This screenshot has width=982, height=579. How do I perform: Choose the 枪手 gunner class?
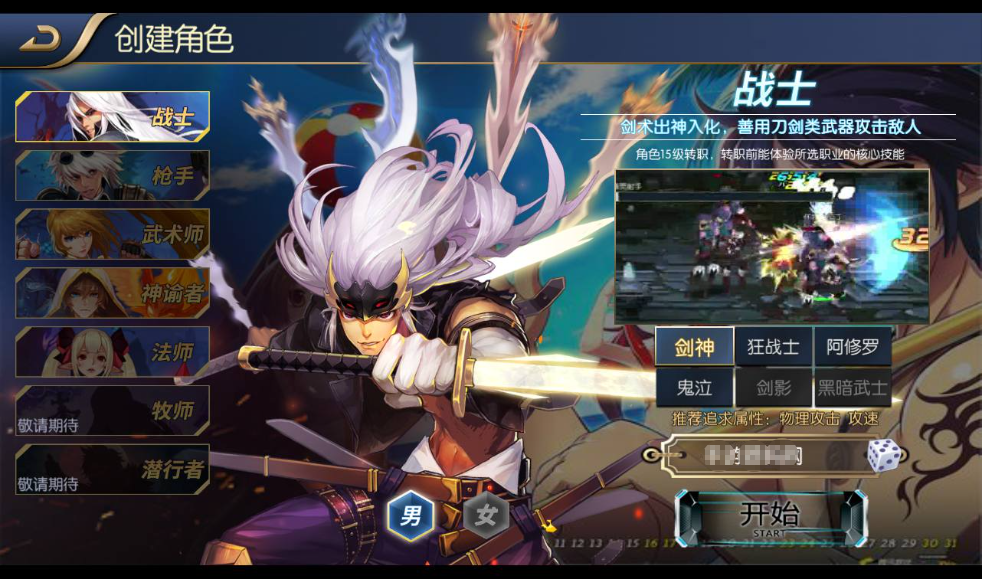[x=113, y=176]
